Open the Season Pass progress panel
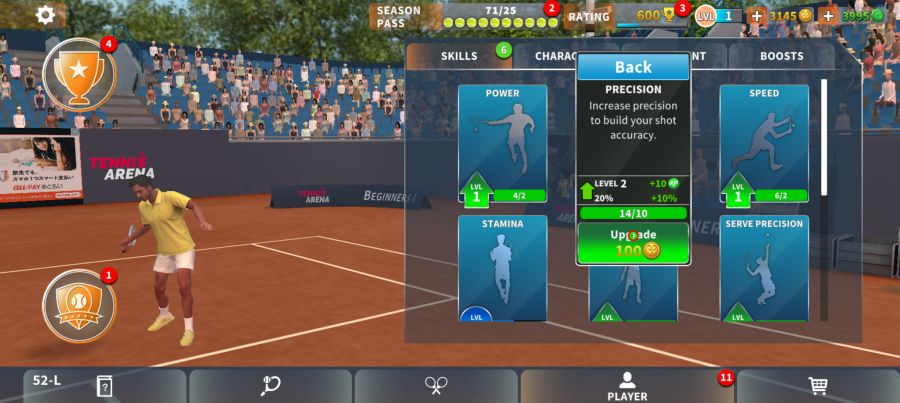The height and width of the screenshot is (403, 900). (x=462, y=16)
